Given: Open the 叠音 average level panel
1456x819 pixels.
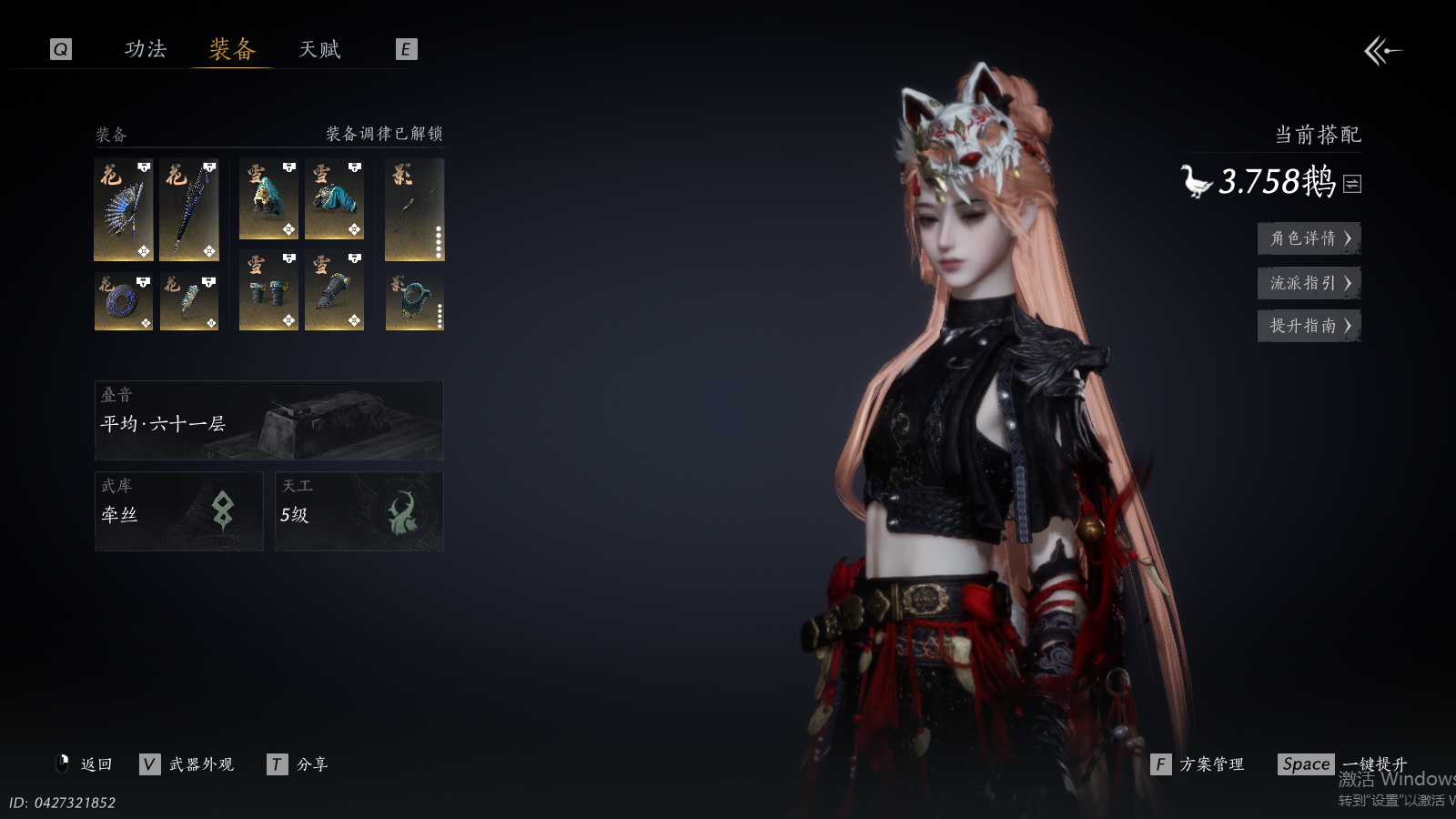Looking at the screenshot, I should 268,420.
